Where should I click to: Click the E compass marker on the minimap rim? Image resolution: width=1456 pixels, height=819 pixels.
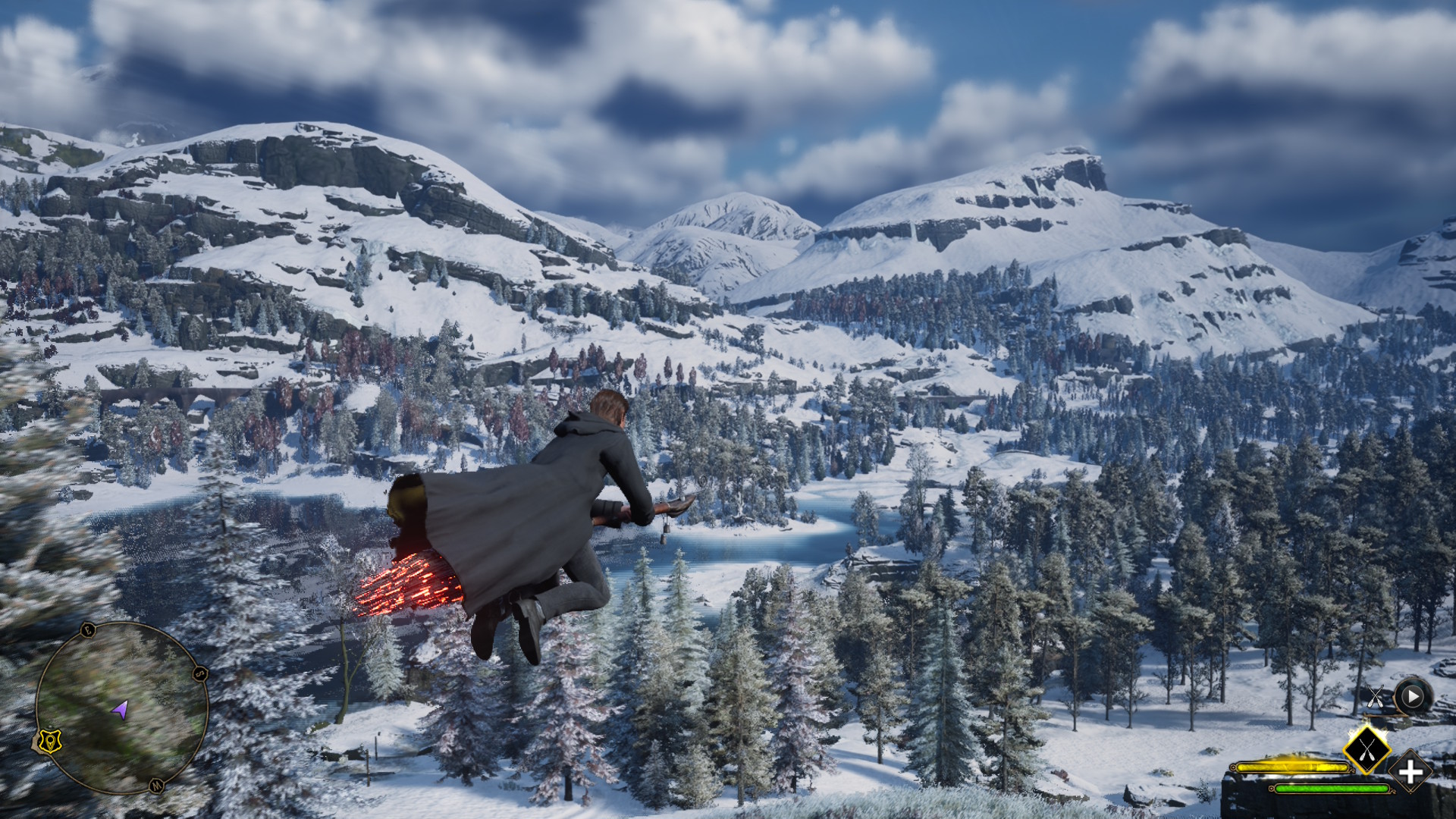pyautogui.click(x=88, y=630)
